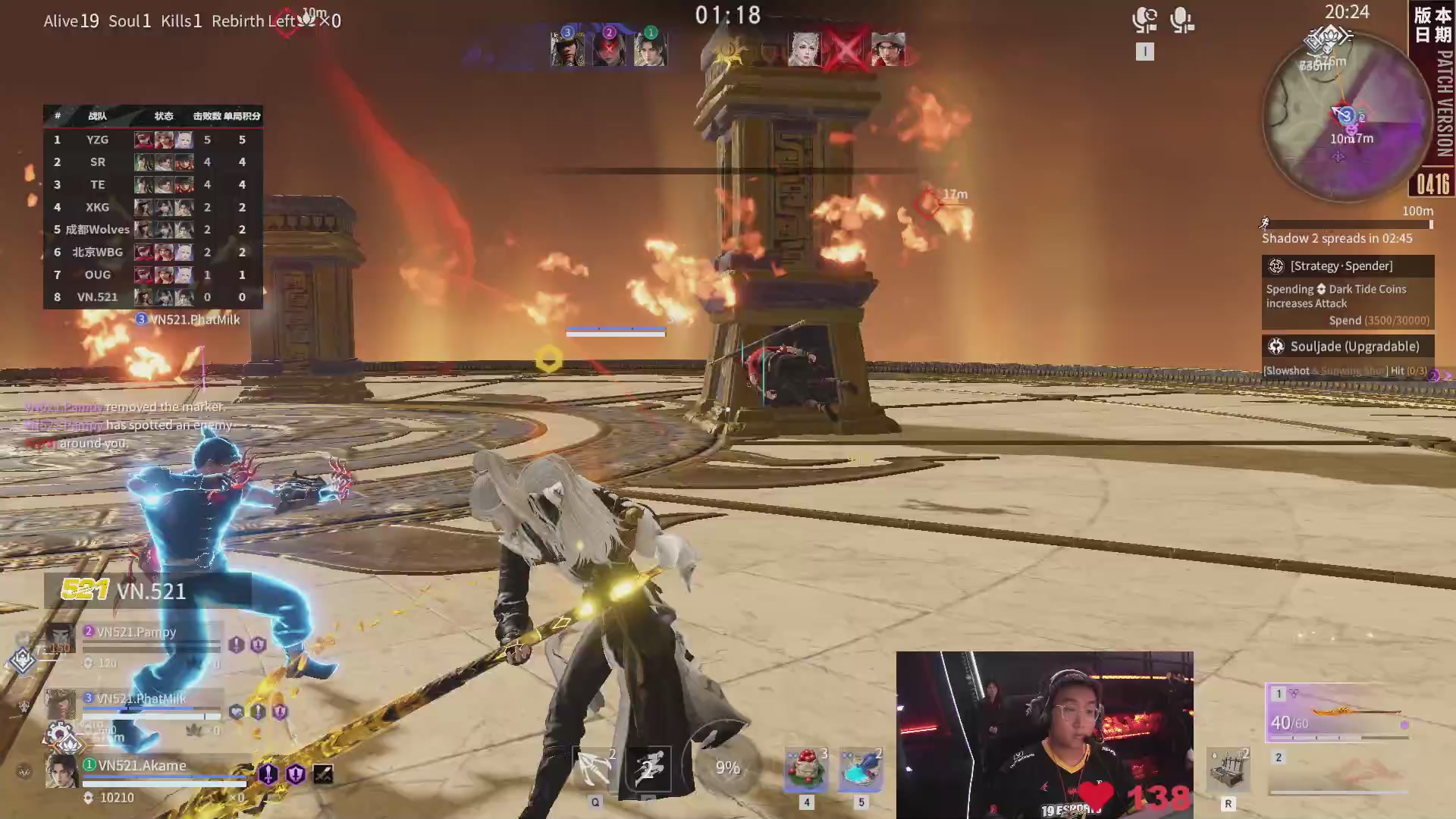
Task: Choose the VN.521 row in the scoreboard
Action: click(x=152, y=297)
